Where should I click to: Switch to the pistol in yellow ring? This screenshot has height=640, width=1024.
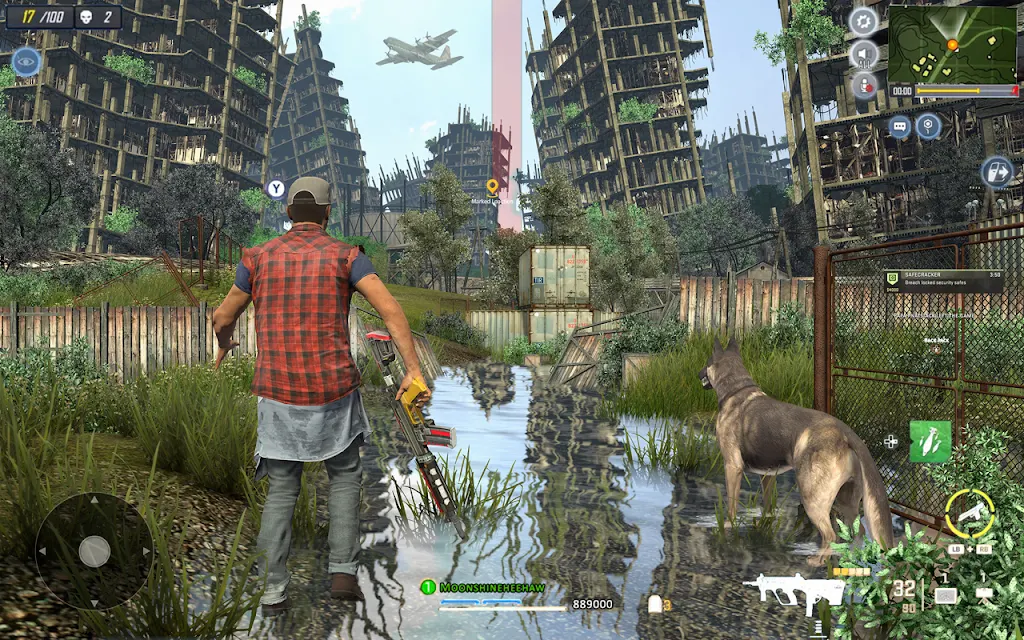[x=969, y=512]
